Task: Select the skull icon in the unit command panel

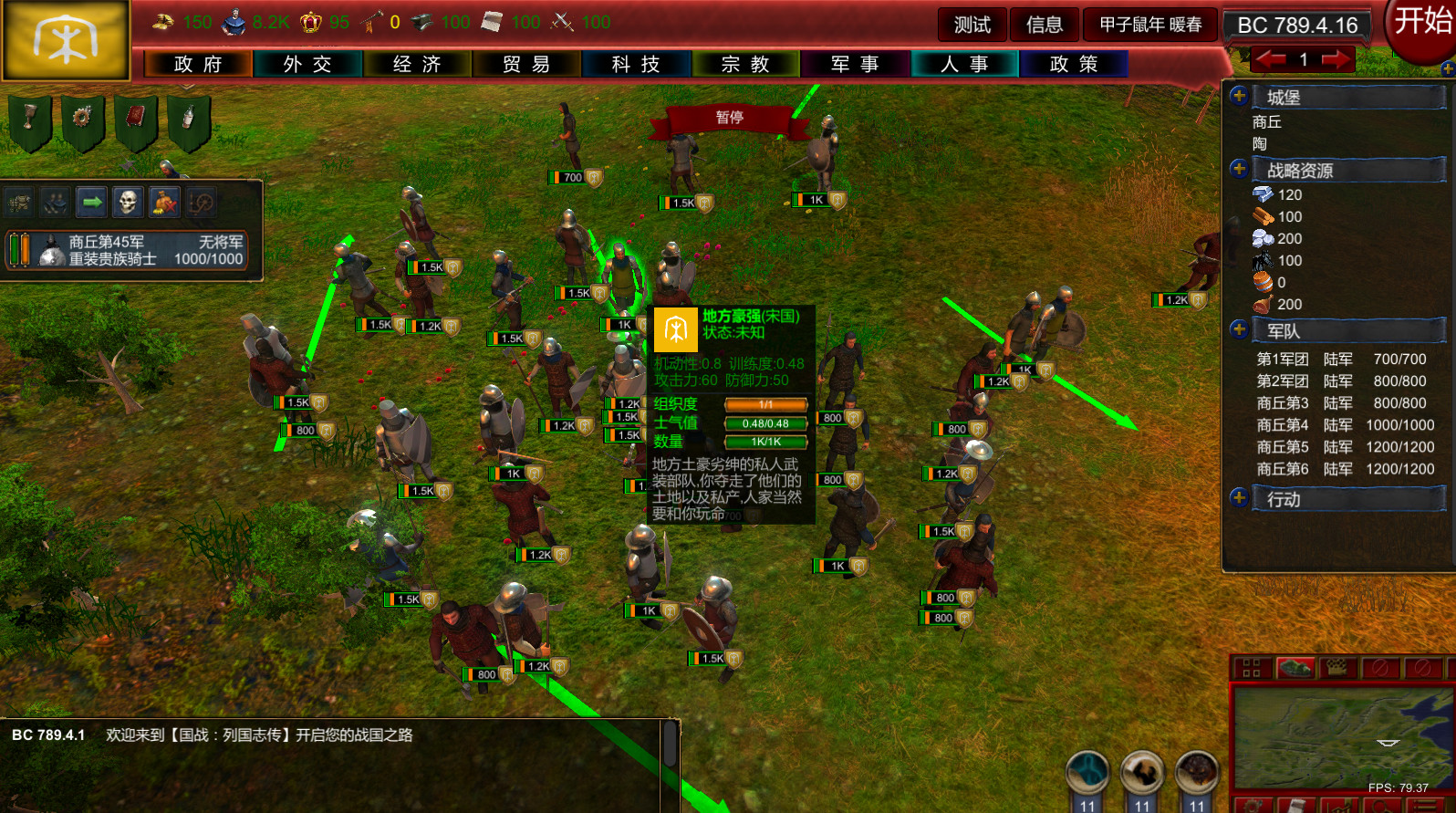Action: 130,202
